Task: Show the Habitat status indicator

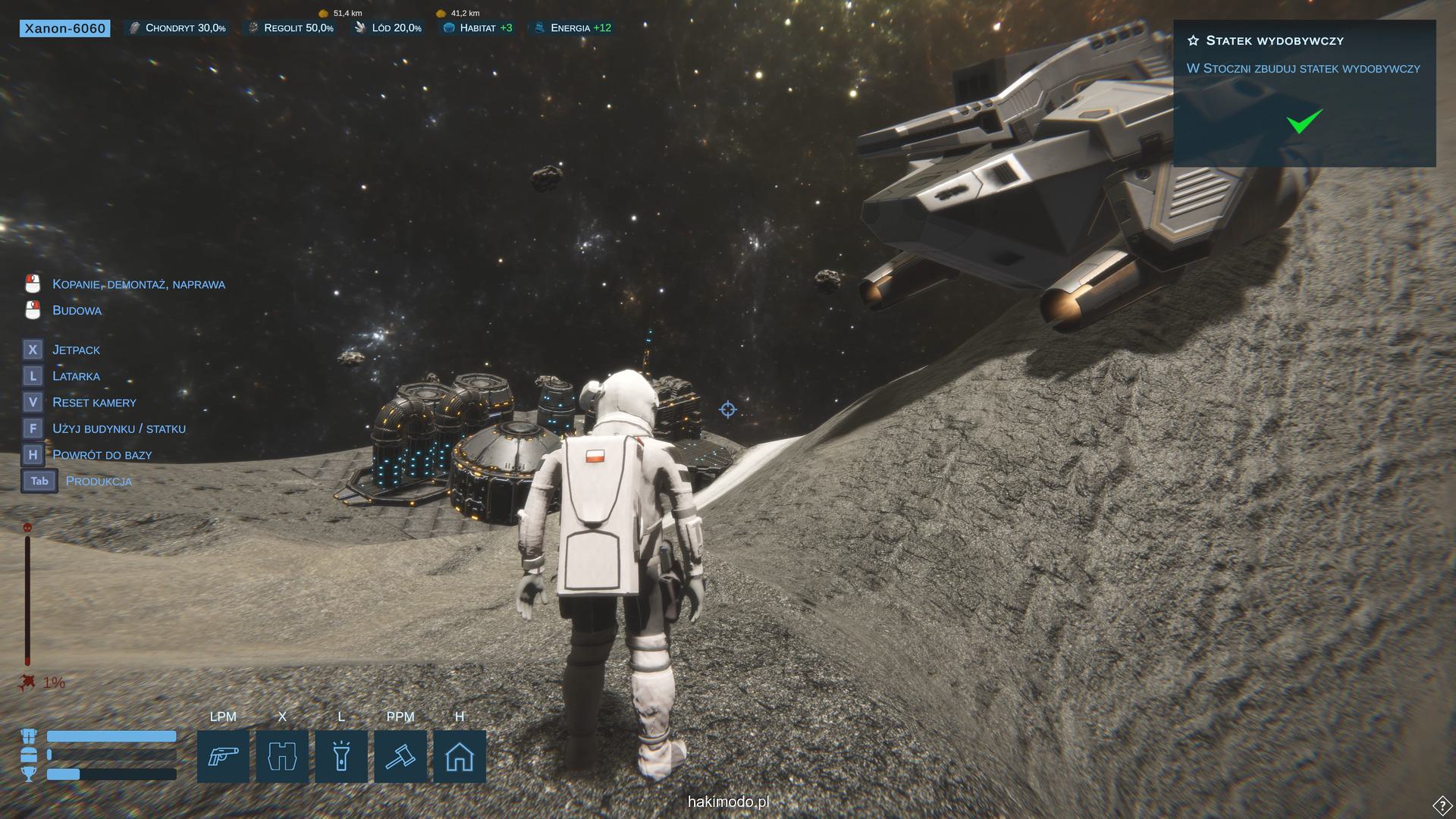Action: [x=478, y=28]
